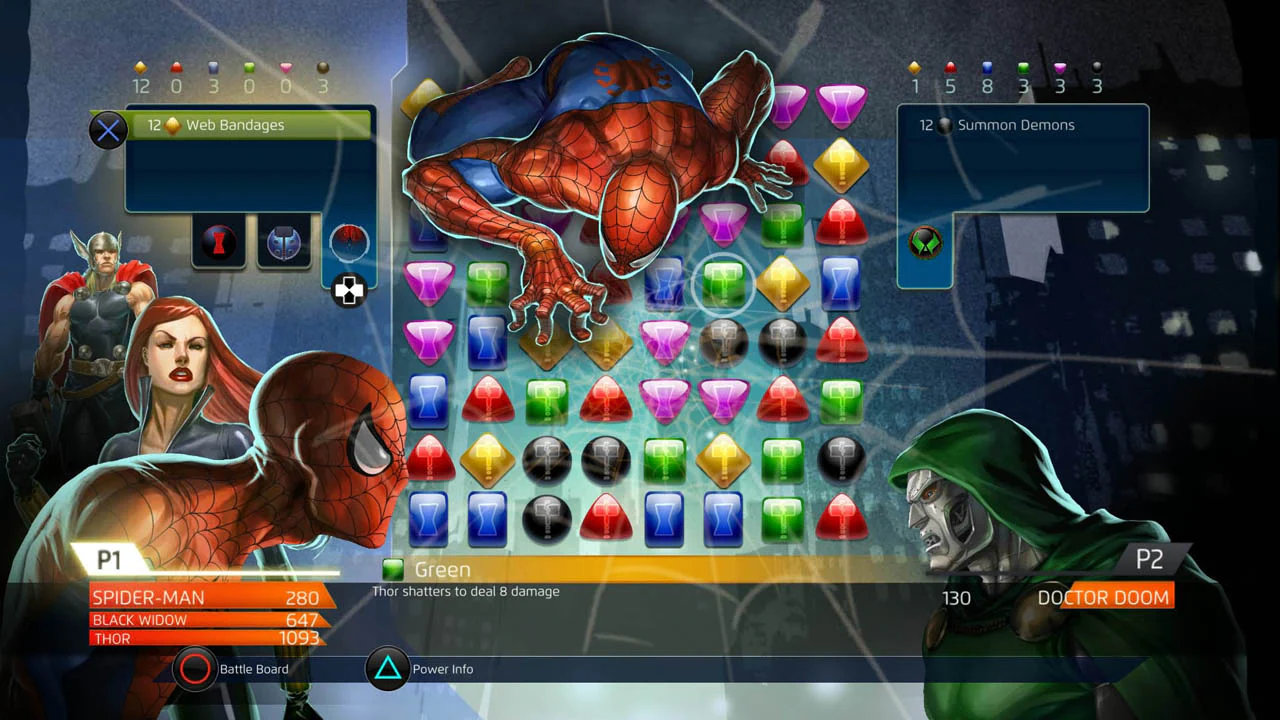Select the P2 player banner
Viewport: 1280px width, 720px height.
[1150, 560]
